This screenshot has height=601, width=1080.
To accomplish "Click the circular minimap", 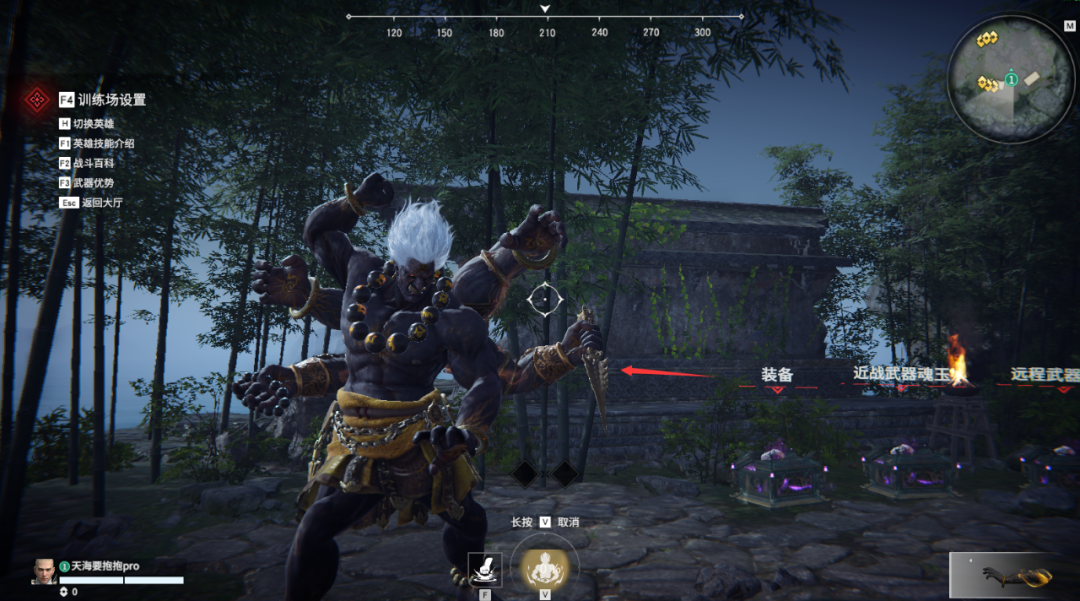I will 1010,79.
